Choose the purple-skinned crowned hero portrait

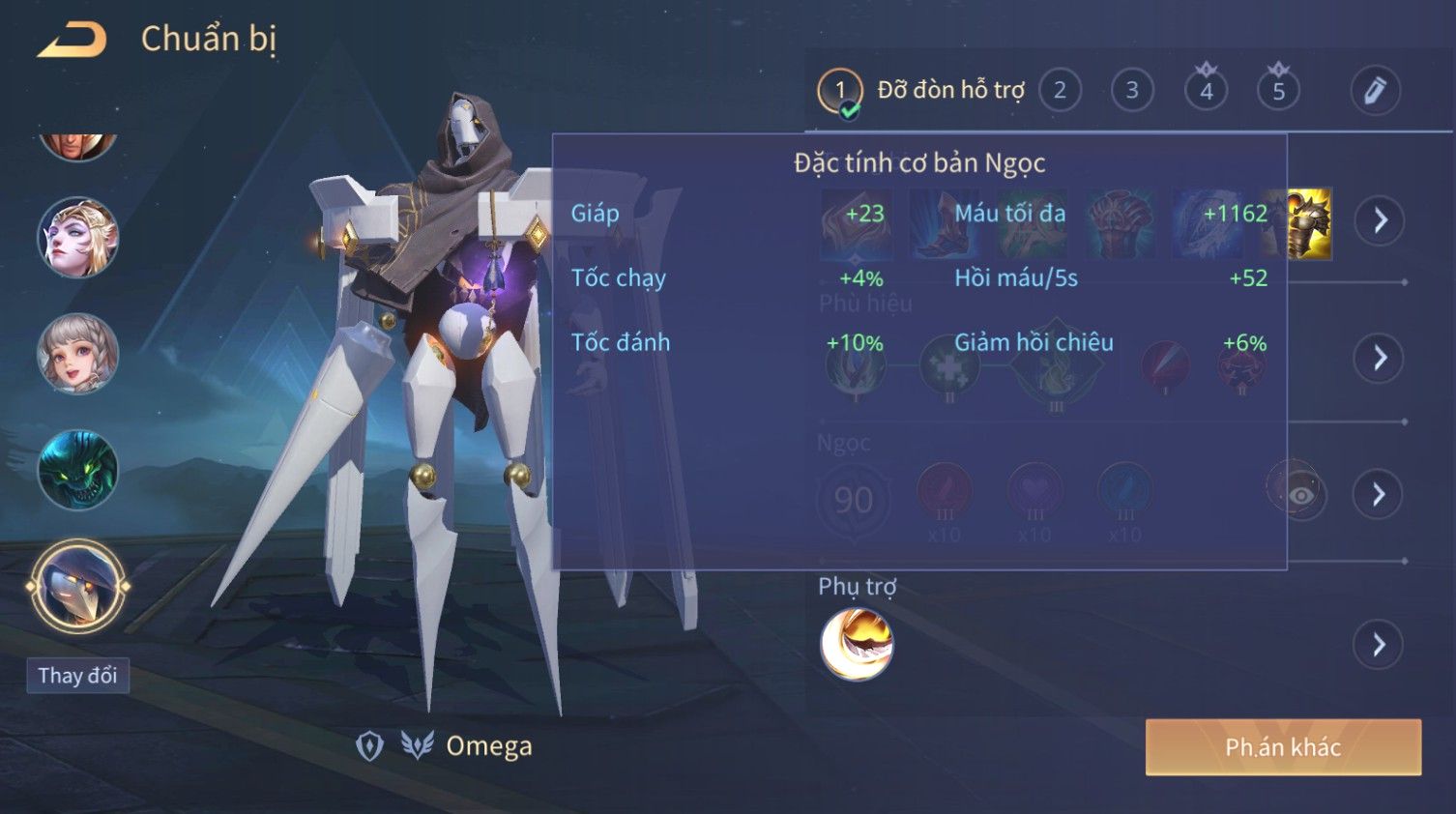click(x=77, y=238)
